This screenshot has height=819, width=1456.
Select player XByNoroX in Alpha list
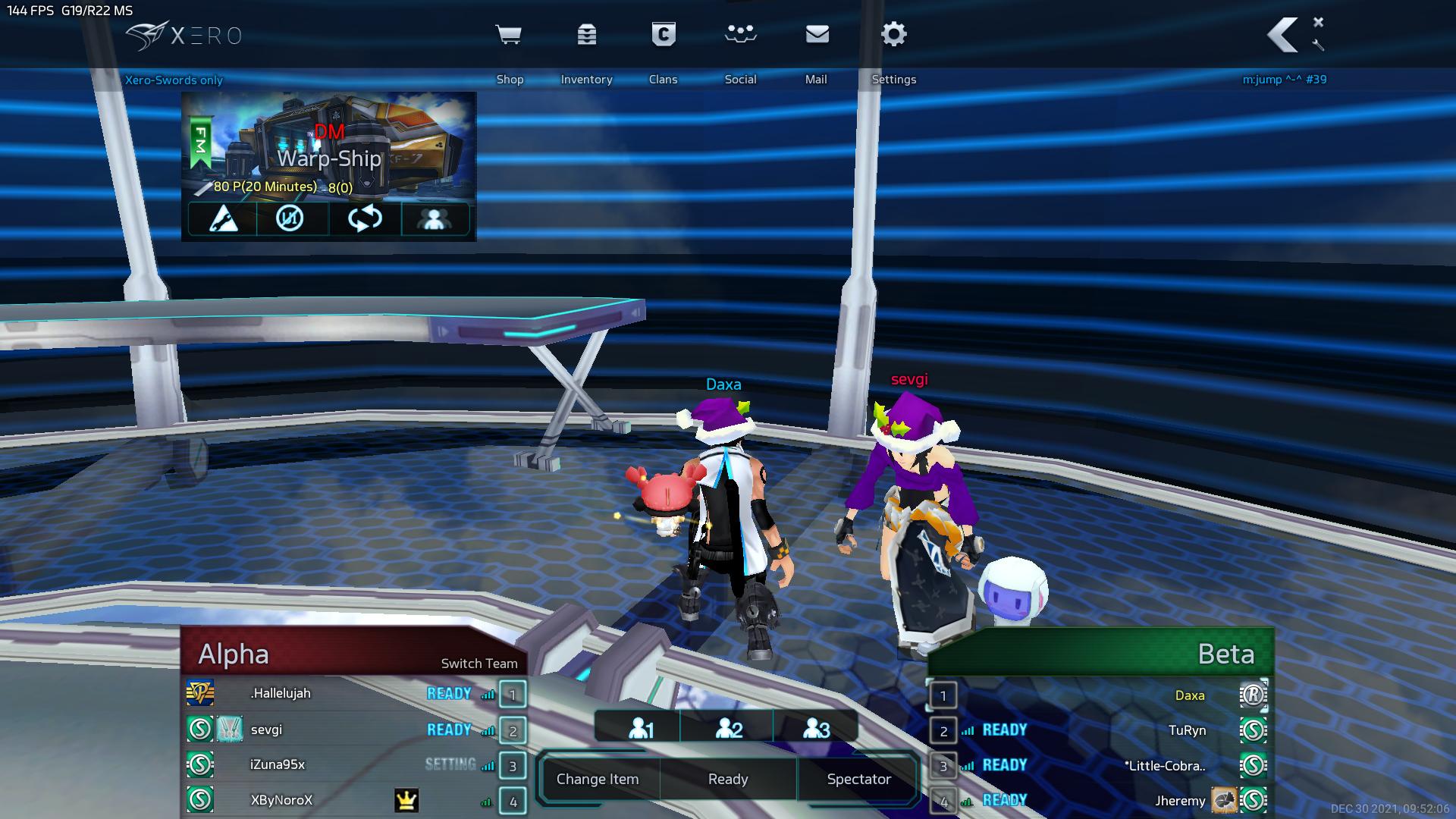pos(281,800)
